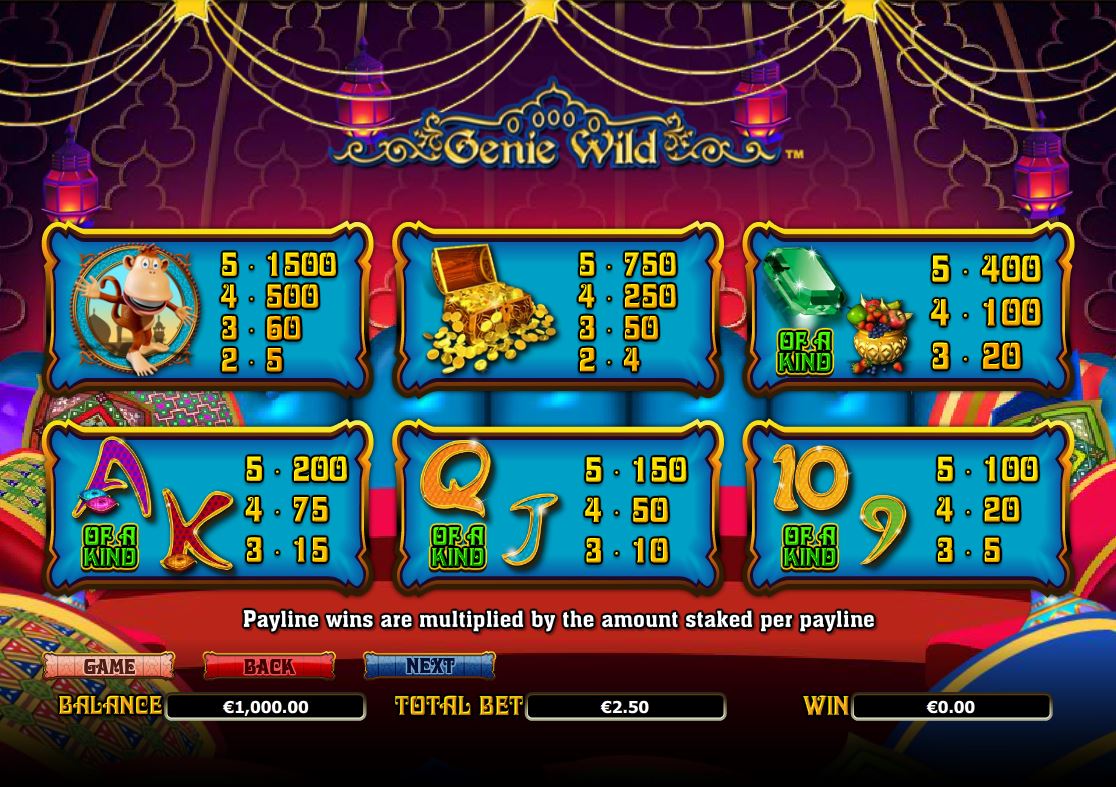1116x787 pixels.
Task: Show the next paytable page with NEXT
Action: [429, 666]
